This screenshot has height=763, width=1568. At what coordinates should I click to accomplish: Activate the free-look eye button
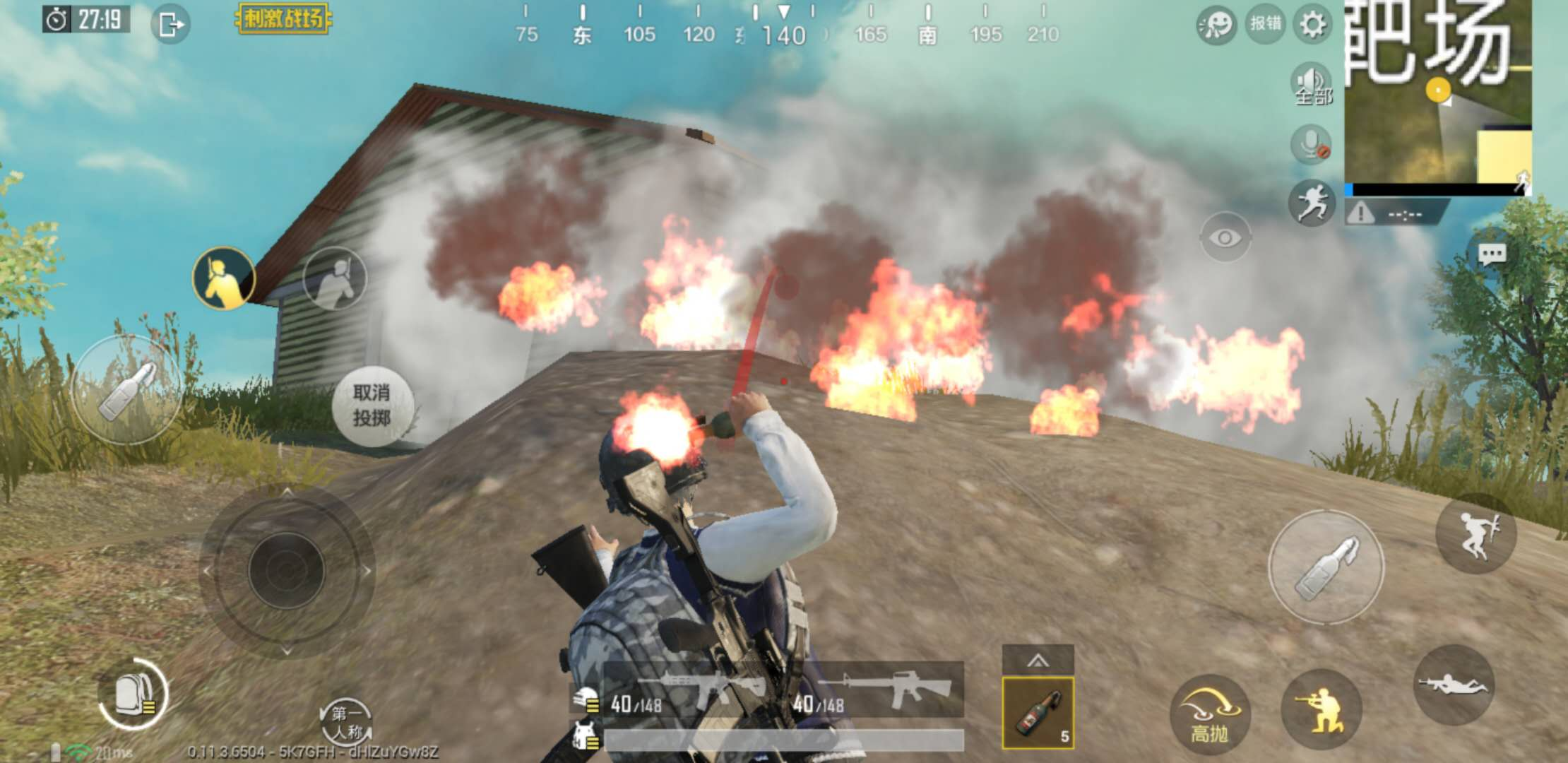coord(1225,237)
